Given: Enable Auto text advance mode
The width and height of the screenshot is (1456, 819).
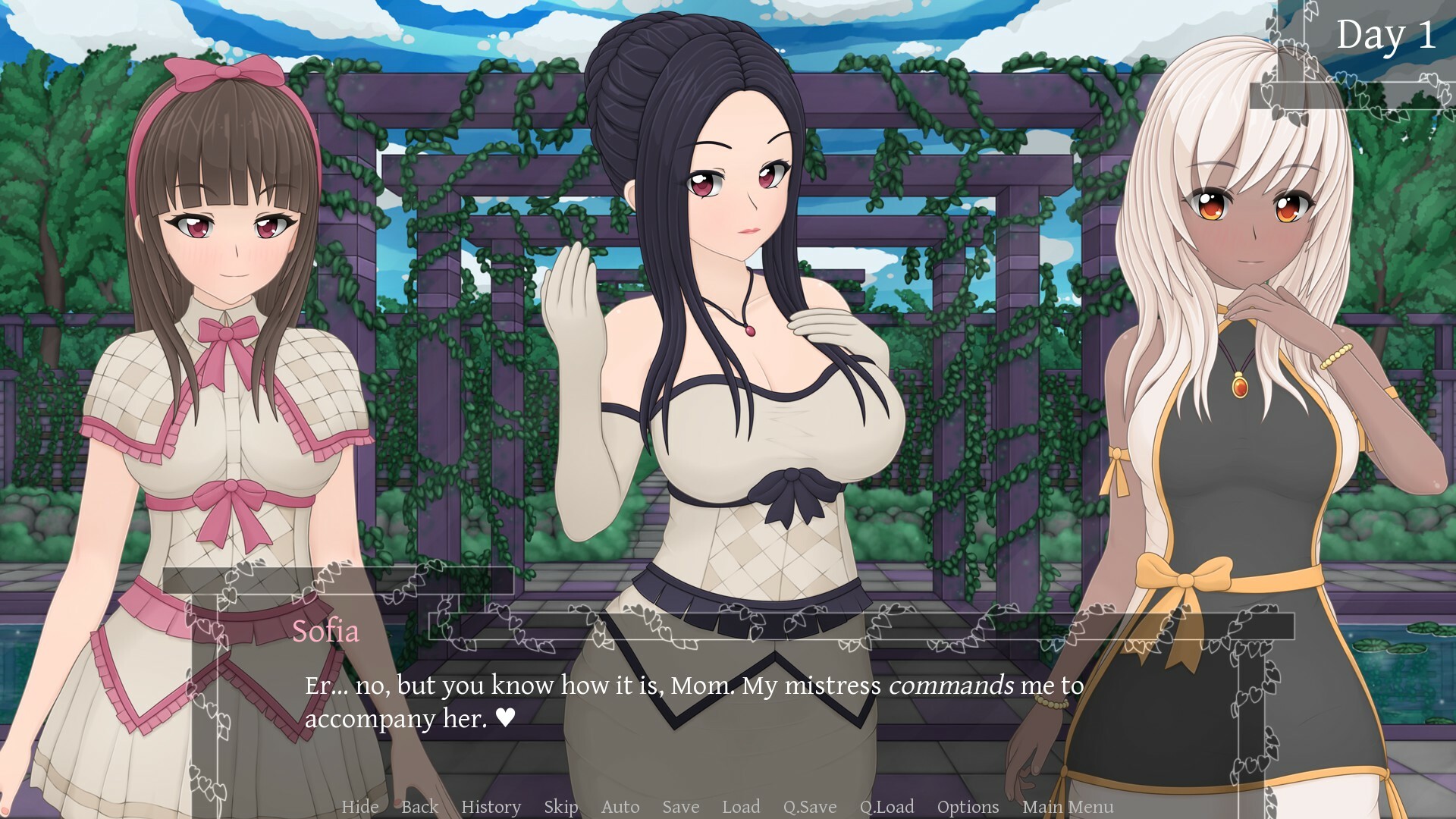Looking at the screenshot, I should tap(620, 807).
